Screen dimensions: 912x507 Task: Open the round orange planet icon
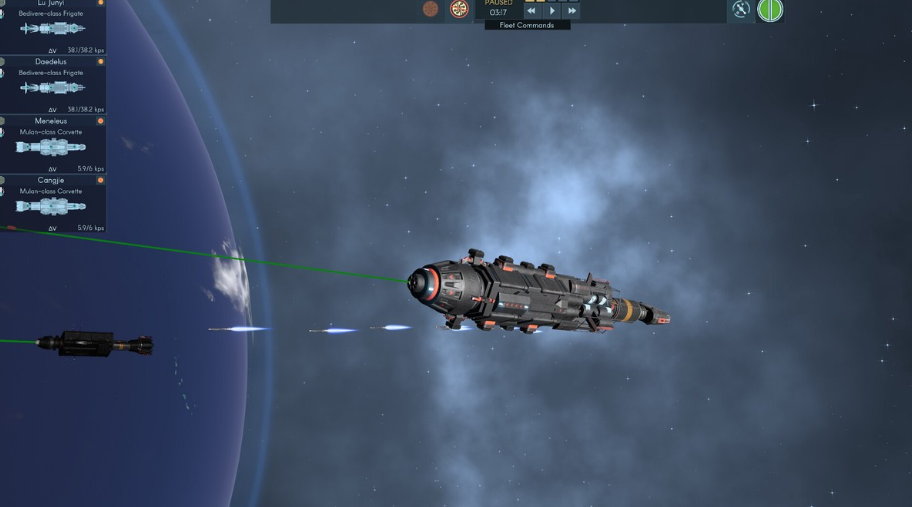click(x=430, y=9)
